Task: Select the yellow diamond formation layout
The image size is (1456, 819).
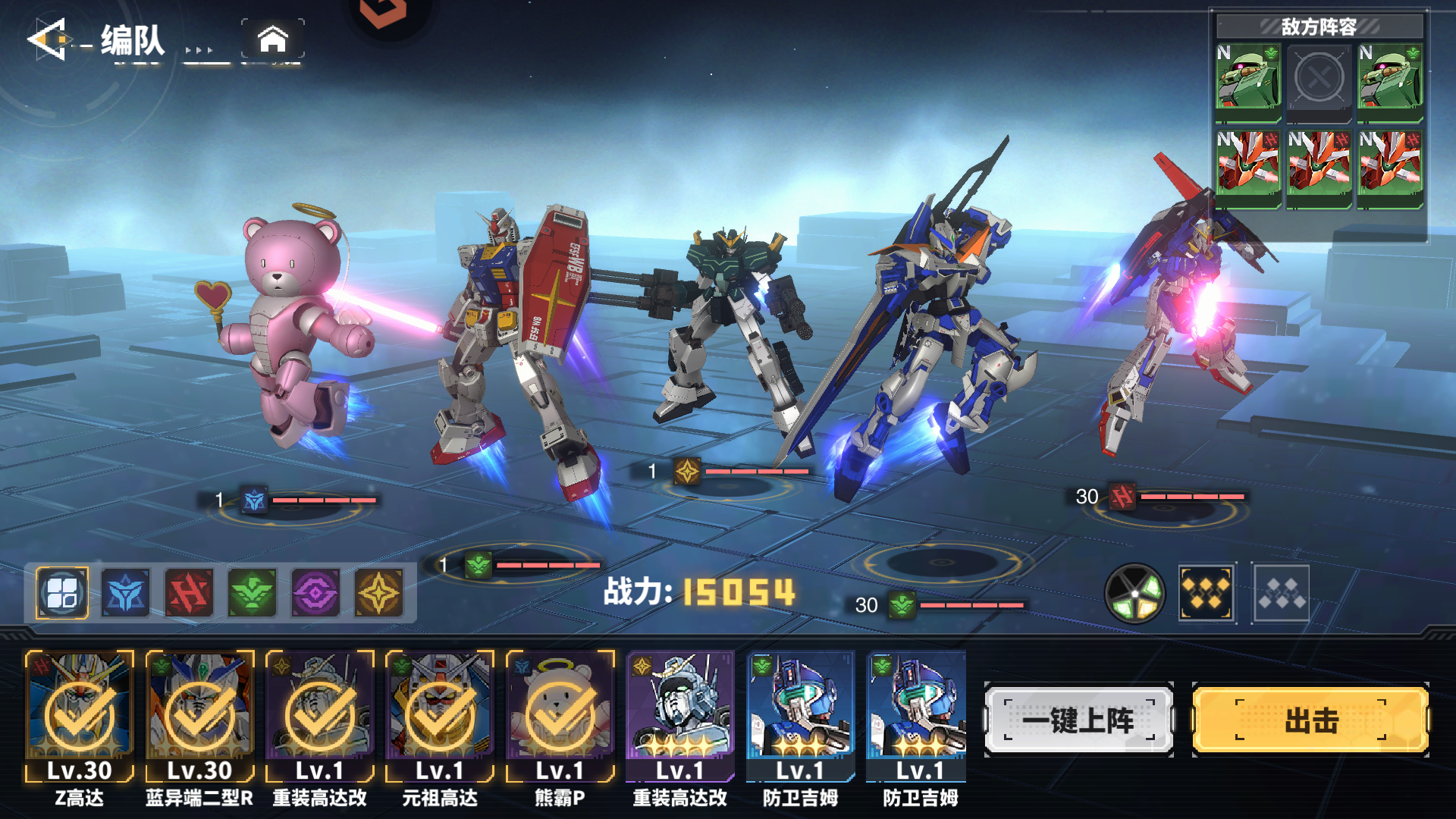Action: coord(1207,593)
